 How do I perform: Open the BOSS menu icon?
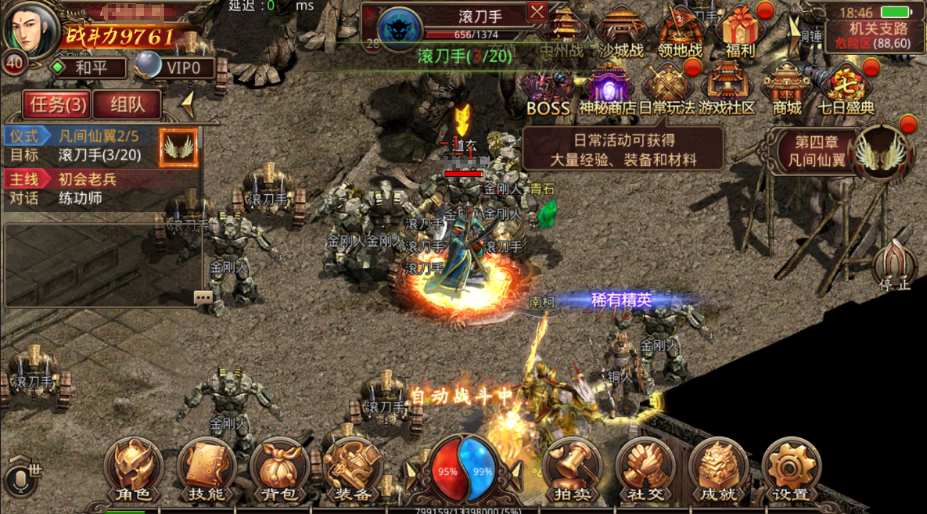548,88
